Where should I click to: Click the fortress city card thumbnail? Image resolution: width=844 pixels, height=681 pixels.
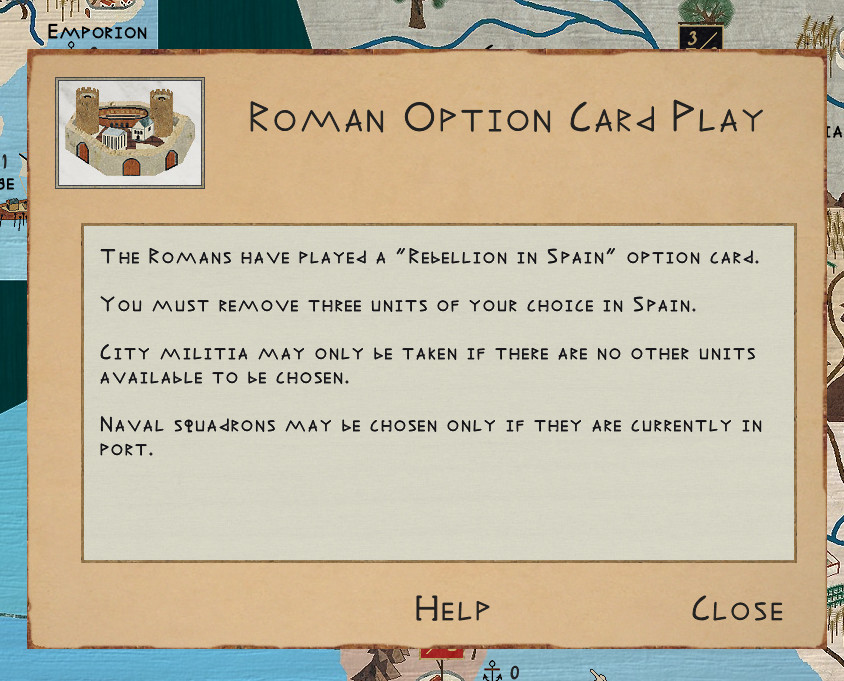(x=130, y=133)
